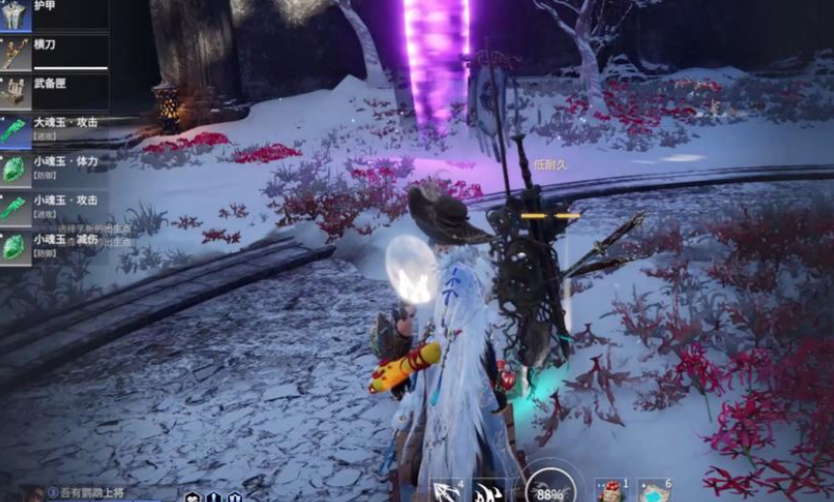The width and height of the screenshot is (834, 502).
Task: Open the 武备匣 item entry
Action: click(54, 91)
